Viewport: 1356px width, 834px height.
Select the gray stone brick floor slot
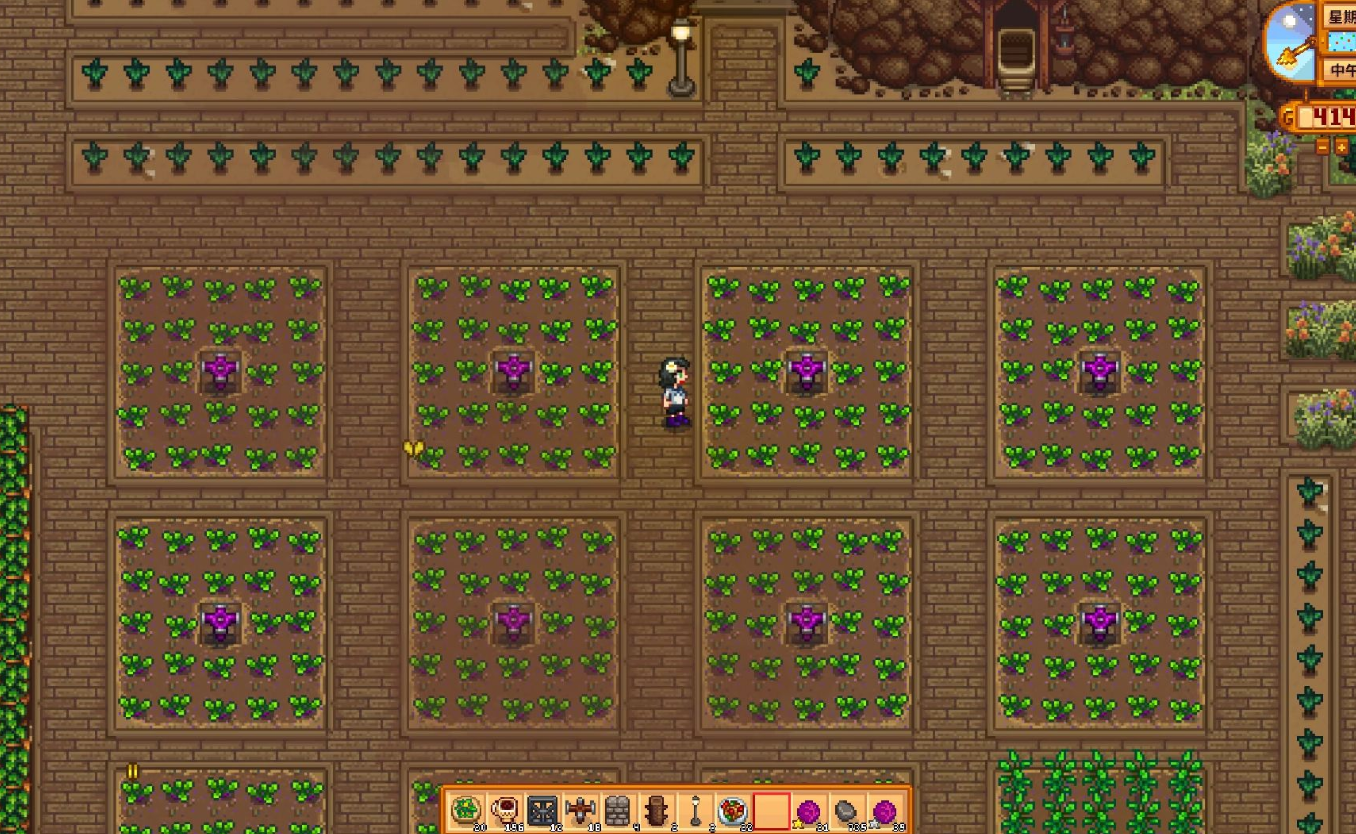coord(618,810)
